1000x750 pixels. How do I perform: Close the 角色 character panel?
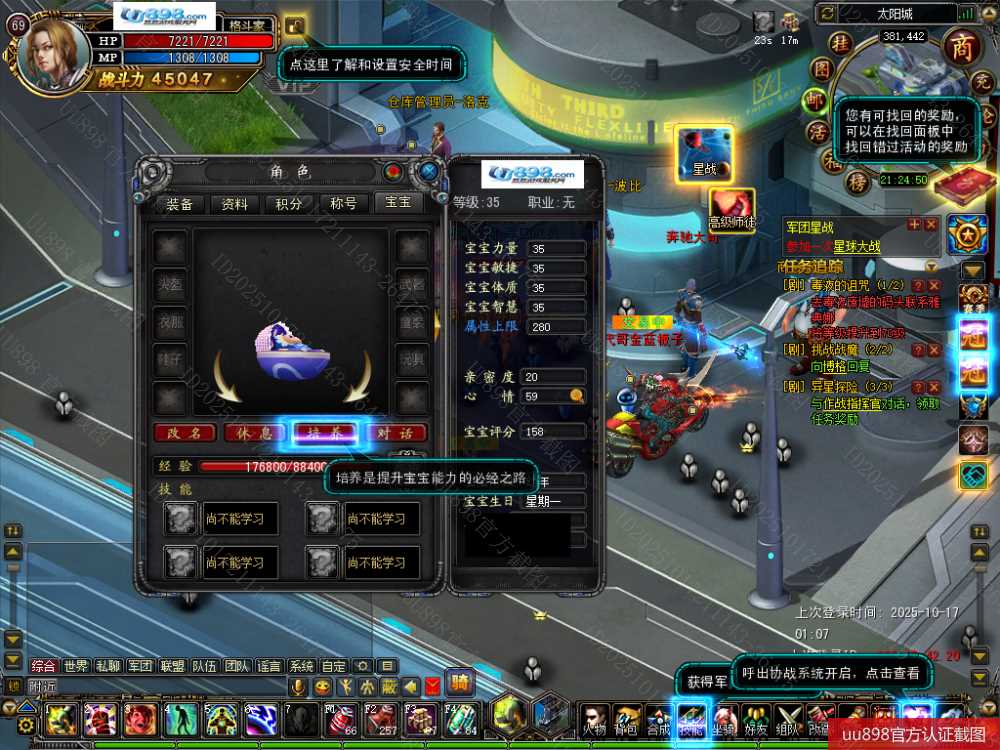[429, 171]
